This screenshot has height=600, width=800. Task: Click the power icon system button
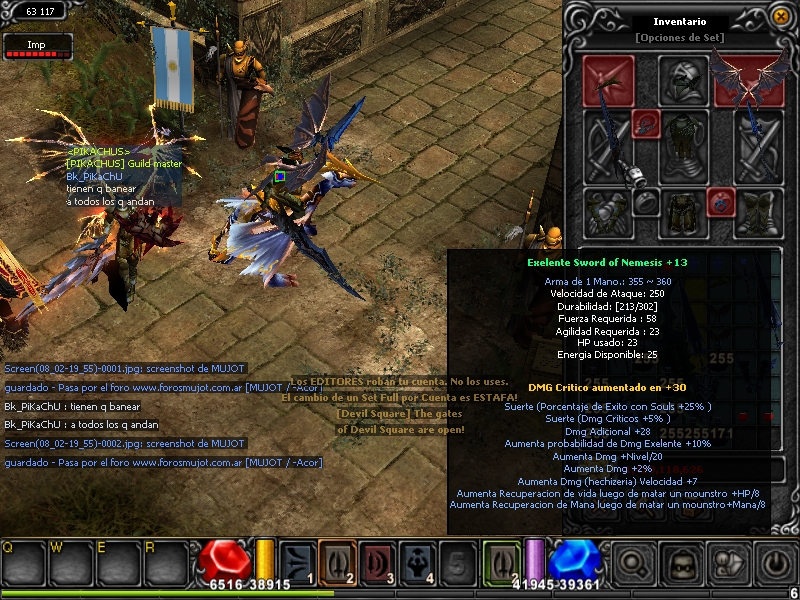tap(774, 563)
